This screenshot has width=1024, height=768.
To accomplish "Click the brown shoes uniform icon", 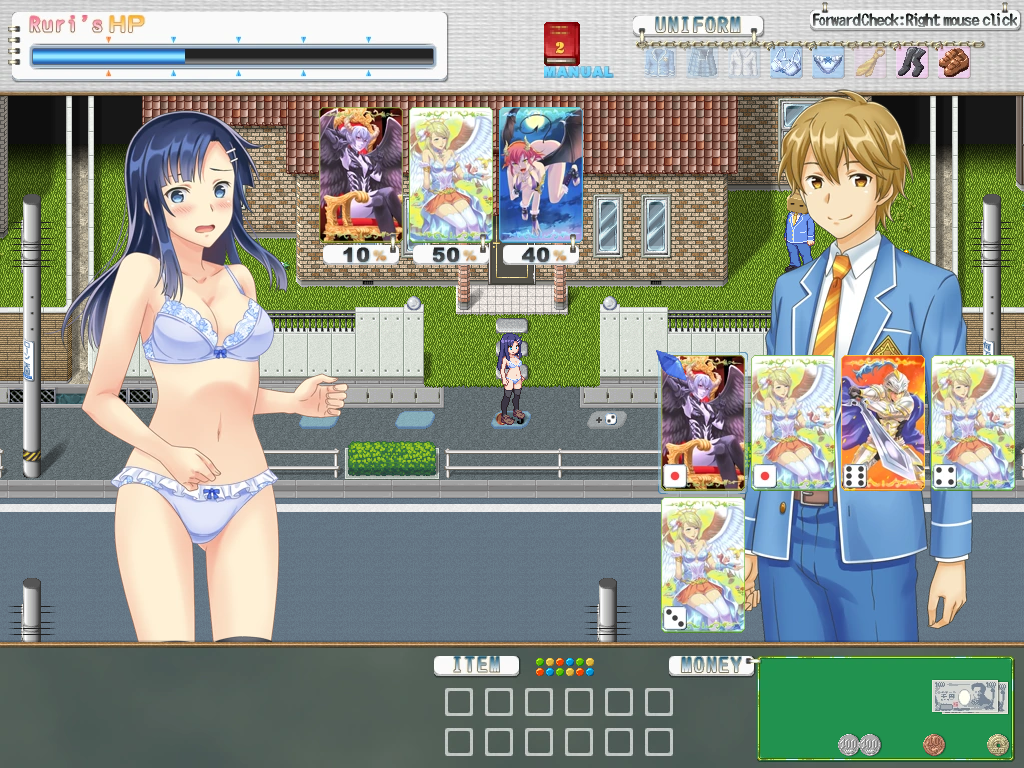I will point(953,63).
